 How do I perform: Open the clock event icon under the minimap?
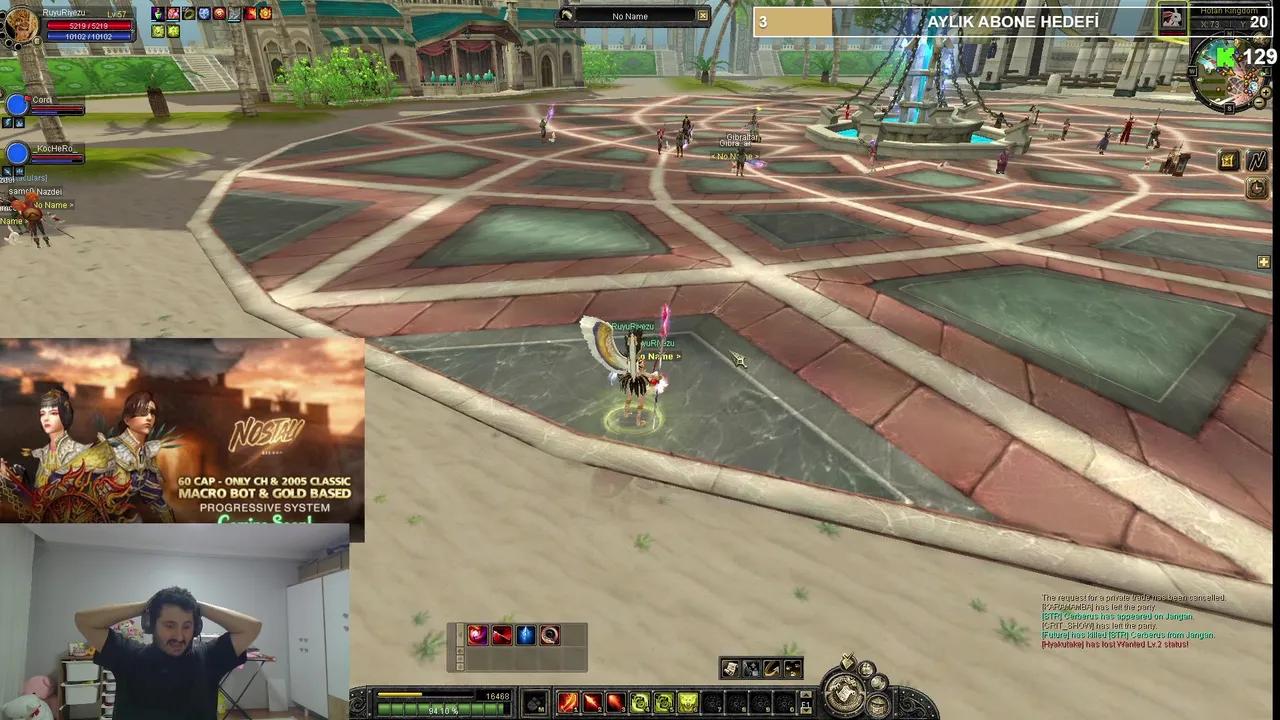tap(1258, 188)
